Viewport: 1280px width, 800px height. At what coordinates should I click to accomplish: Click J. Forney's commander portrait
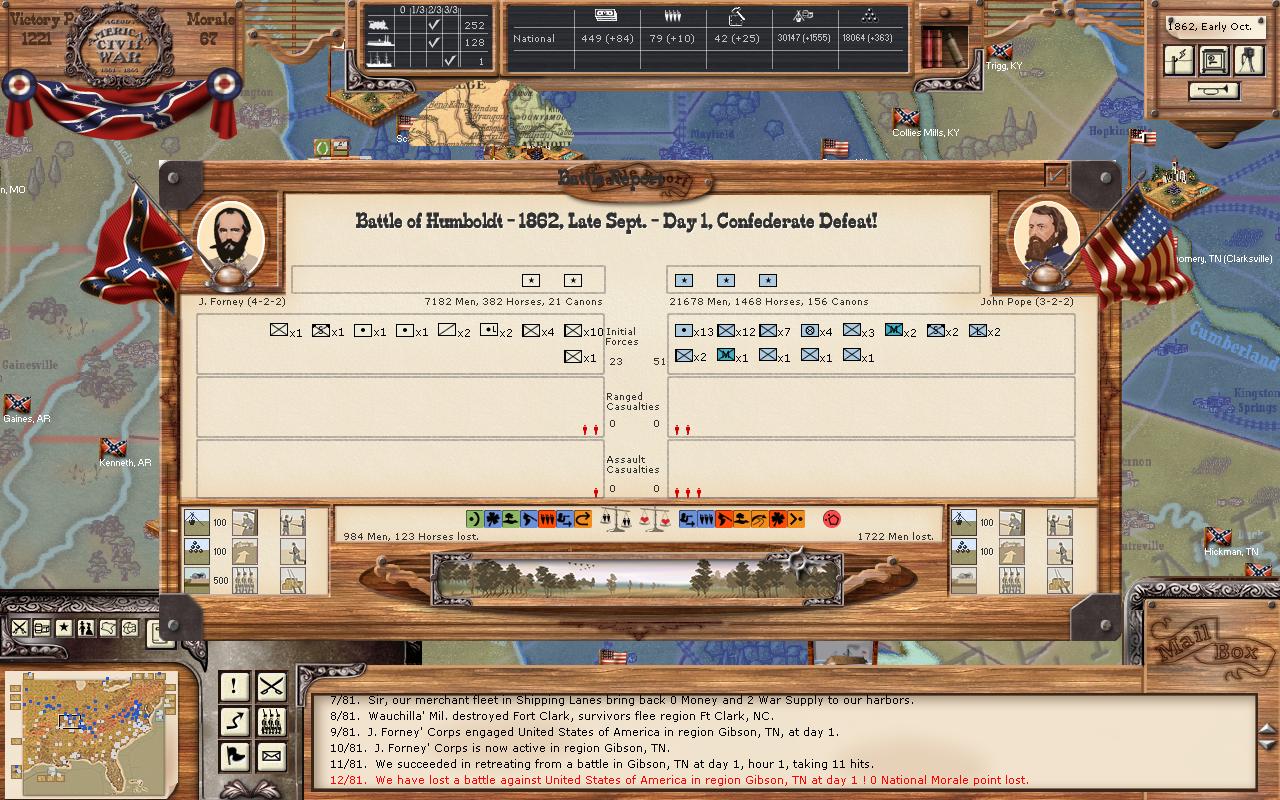pyautogui.click(x=230, y=236)
